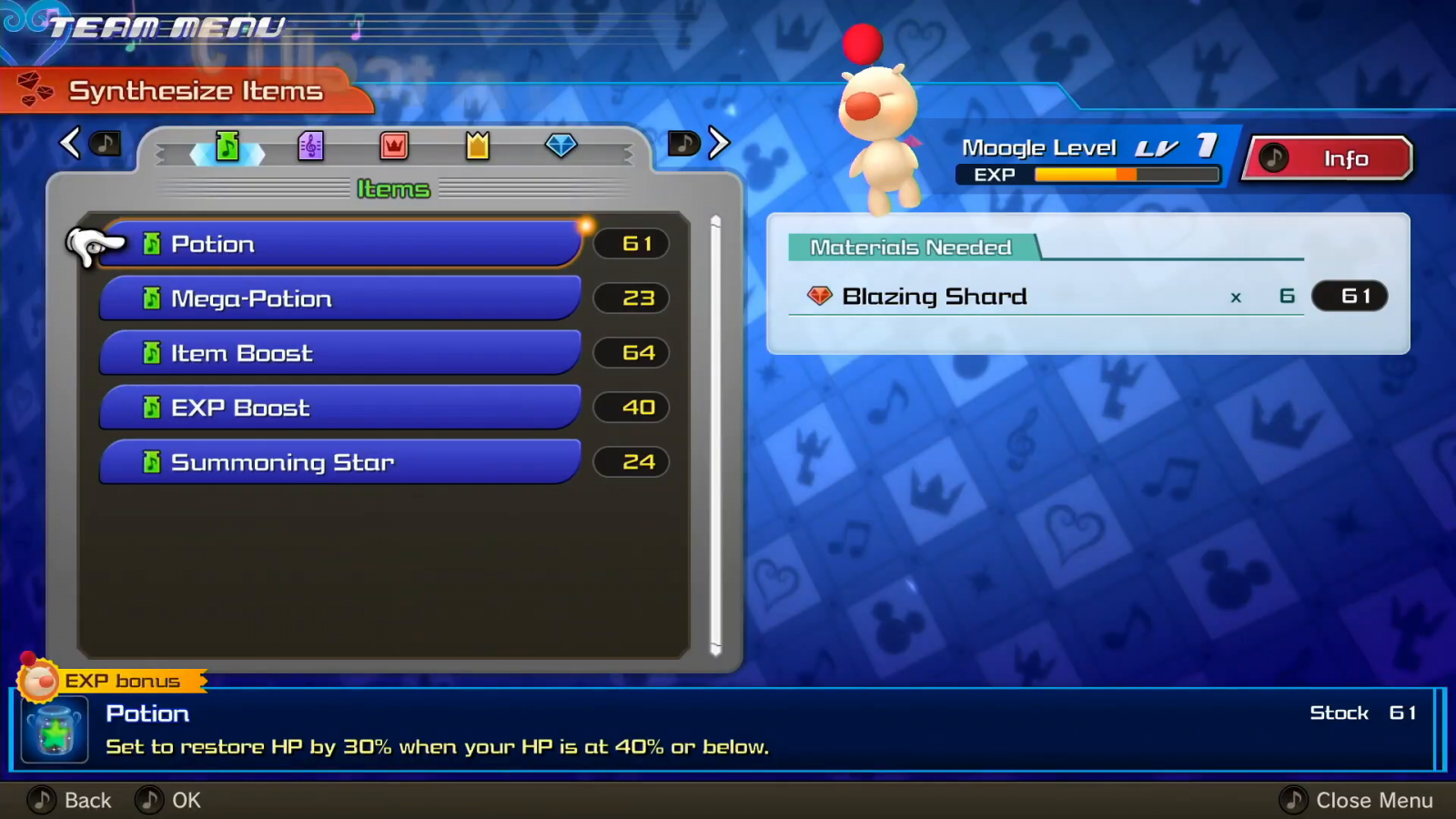This screenshot has width=1456, height=819.
Task: Open the yellow crown category tab
Action: [478, 146]
